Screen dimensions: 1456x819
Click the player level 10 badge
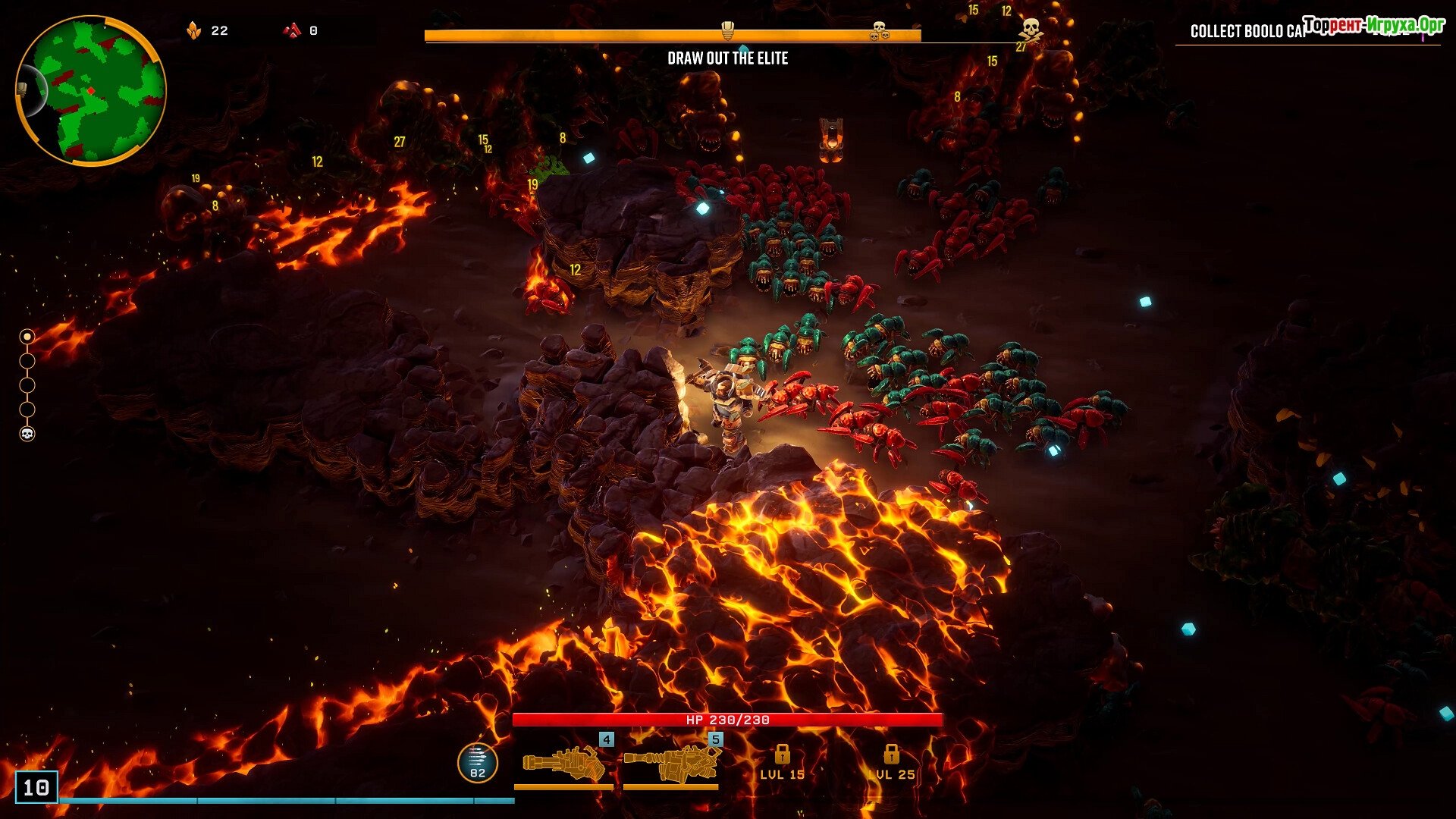click(36, 787)
